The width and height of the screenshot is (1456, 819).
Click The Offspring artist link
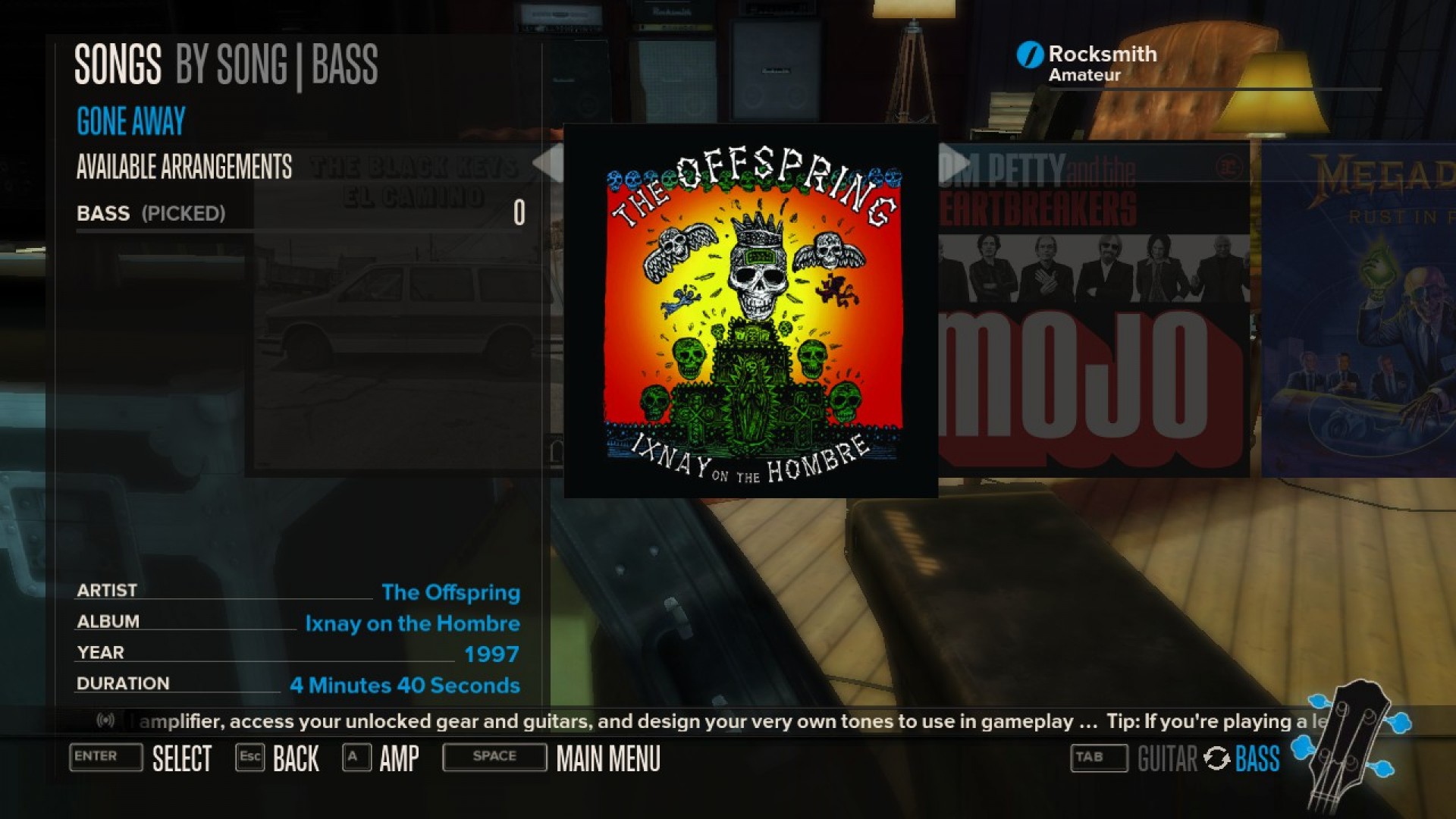(x=451, y=592)
